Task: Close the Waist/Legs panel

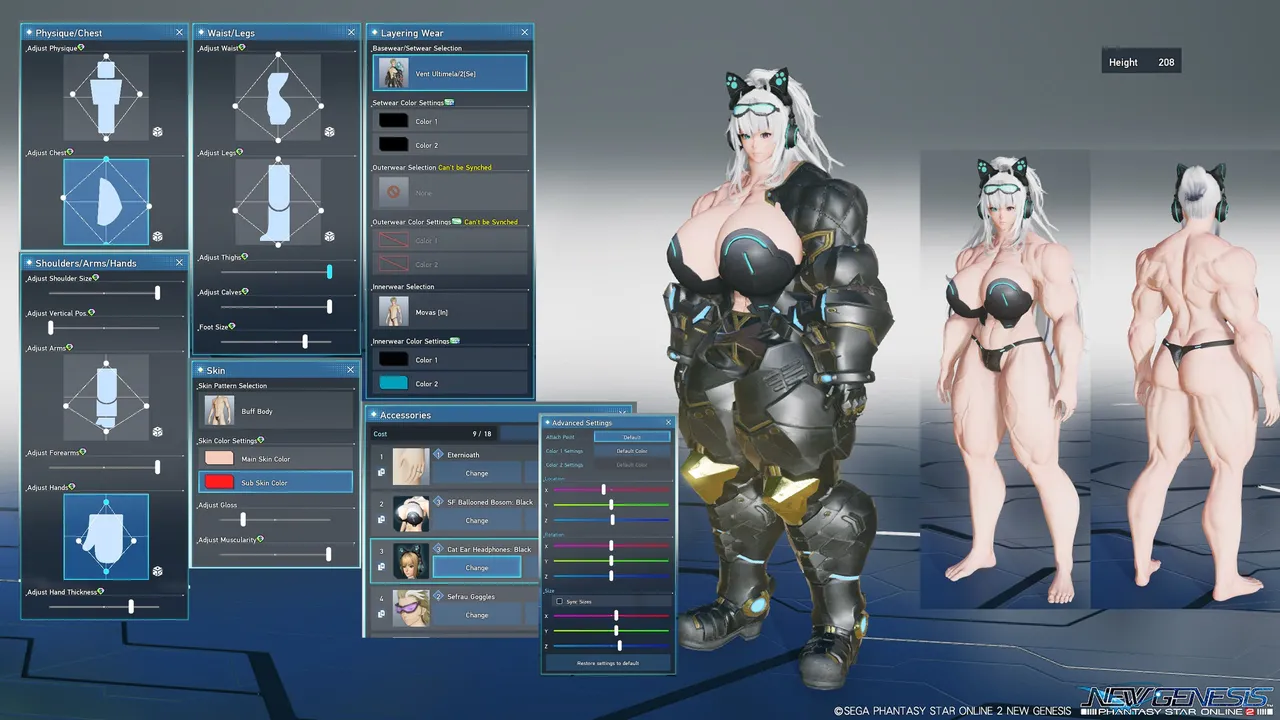Action: point(351,33)
